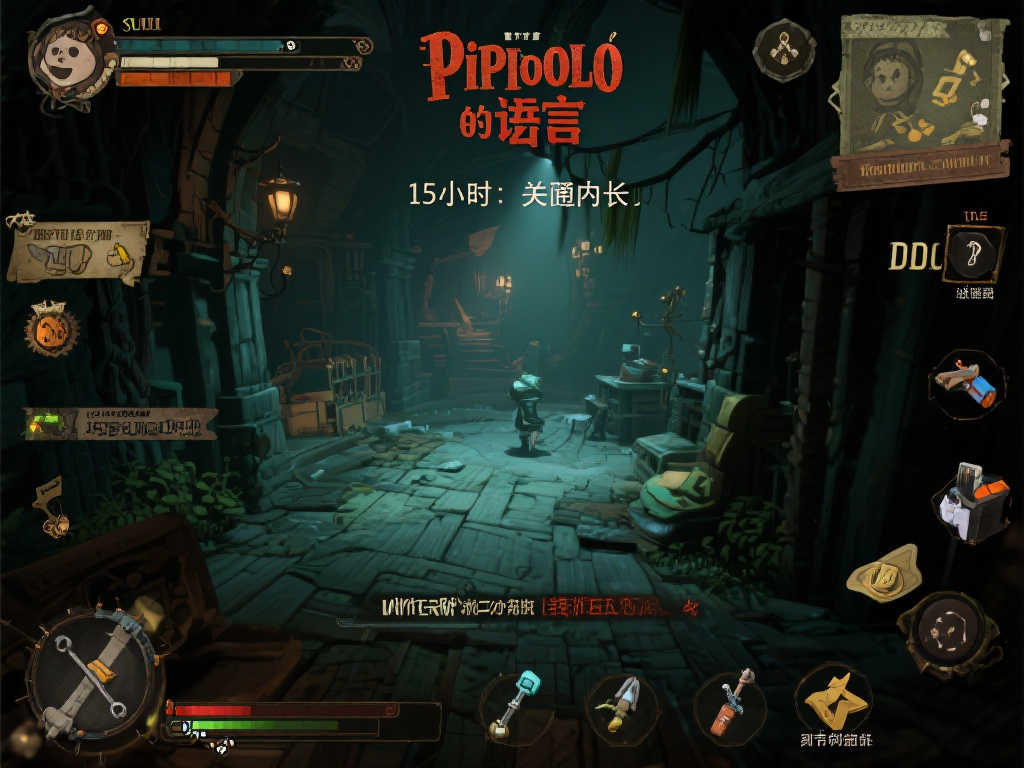The height and width of the screenshot is (768, 1024).
Task: Activate the gold star skill button
Action: tap(834, 701)
